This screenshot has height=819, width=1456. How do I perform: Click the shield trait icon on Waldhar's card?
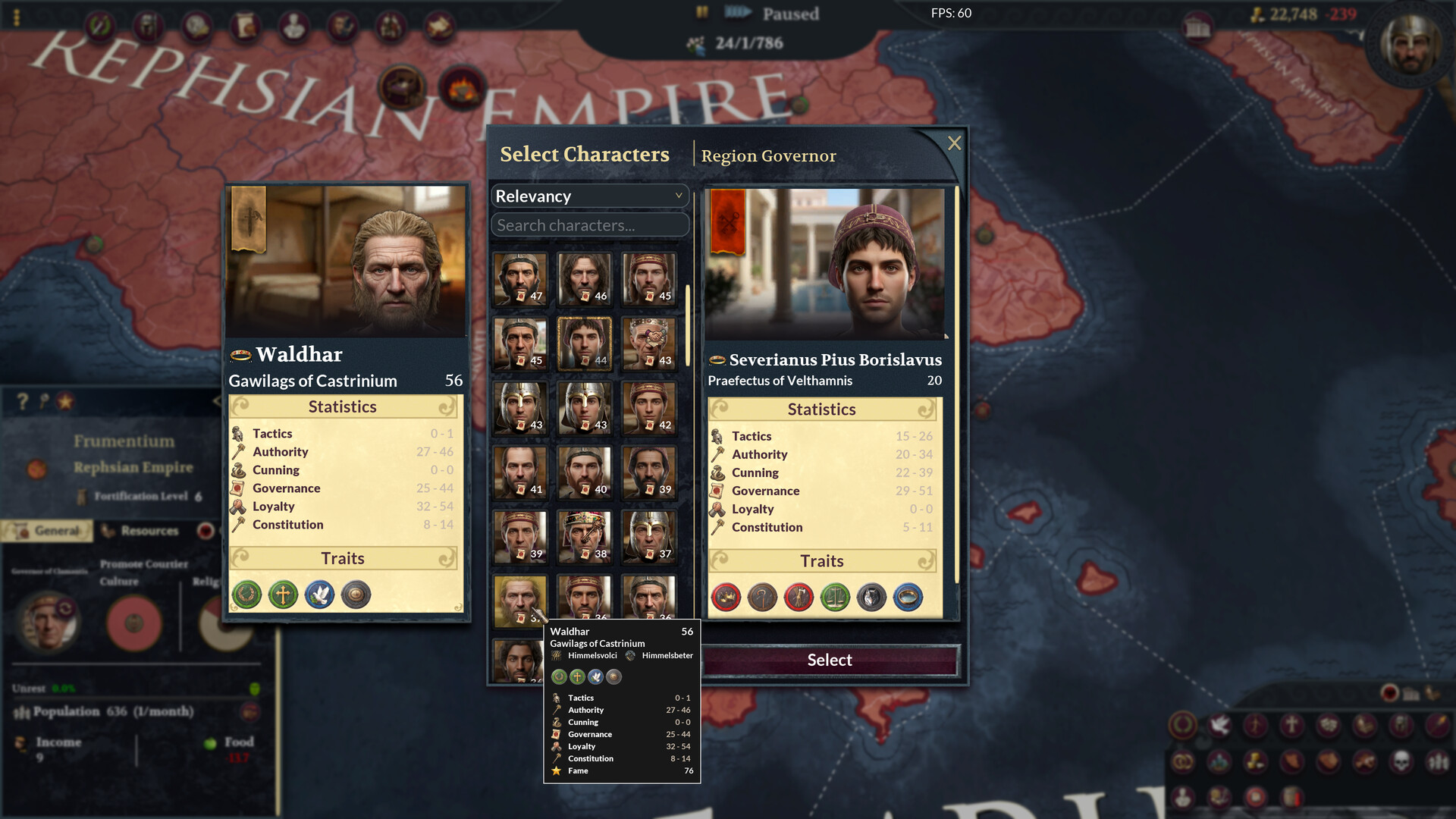point(355,595)
